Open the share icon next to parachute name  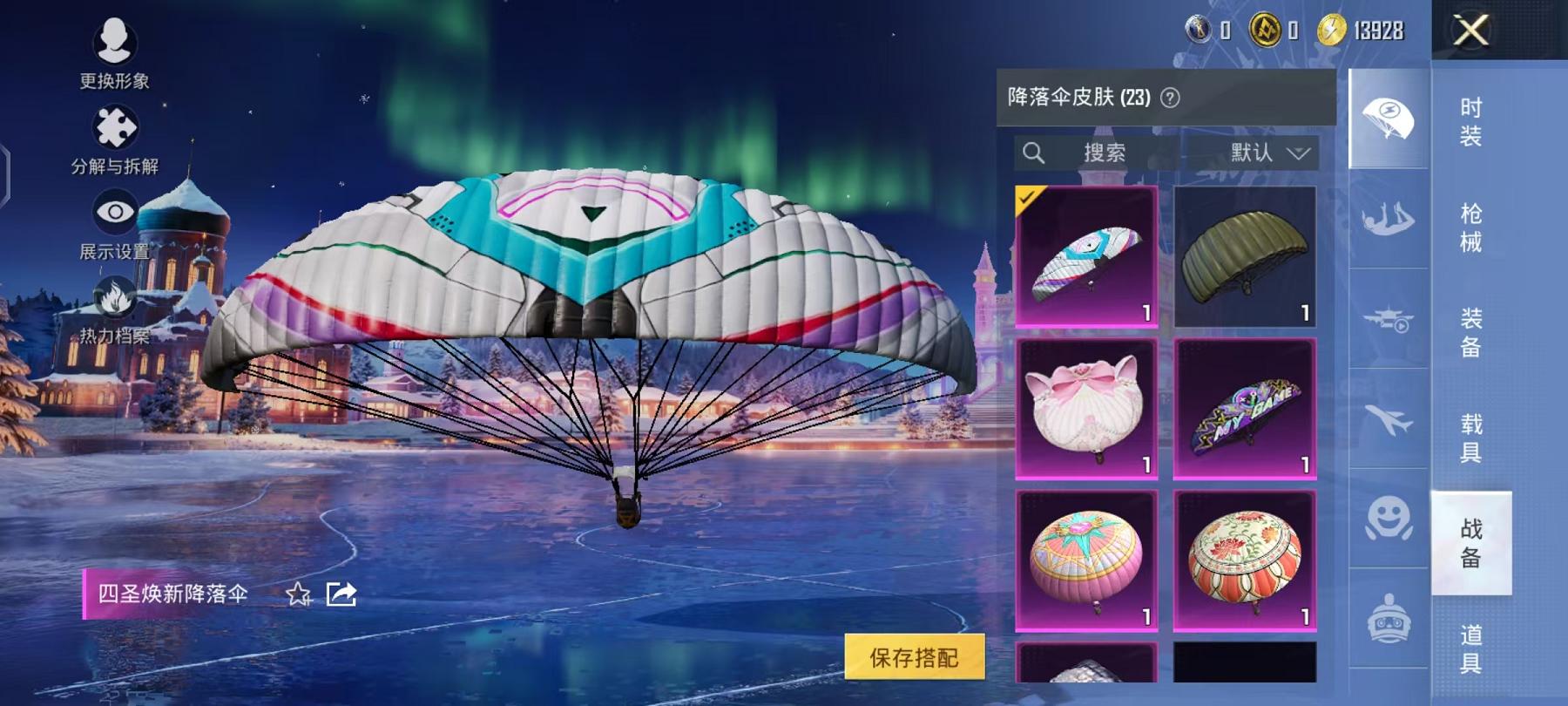click(x=341, y=593)
